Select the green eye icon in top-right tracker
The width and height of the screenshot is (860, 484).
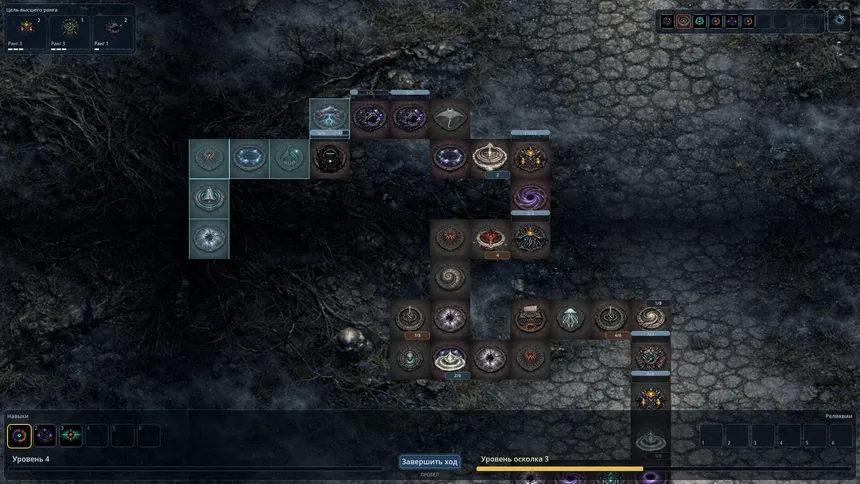point(700,21)
